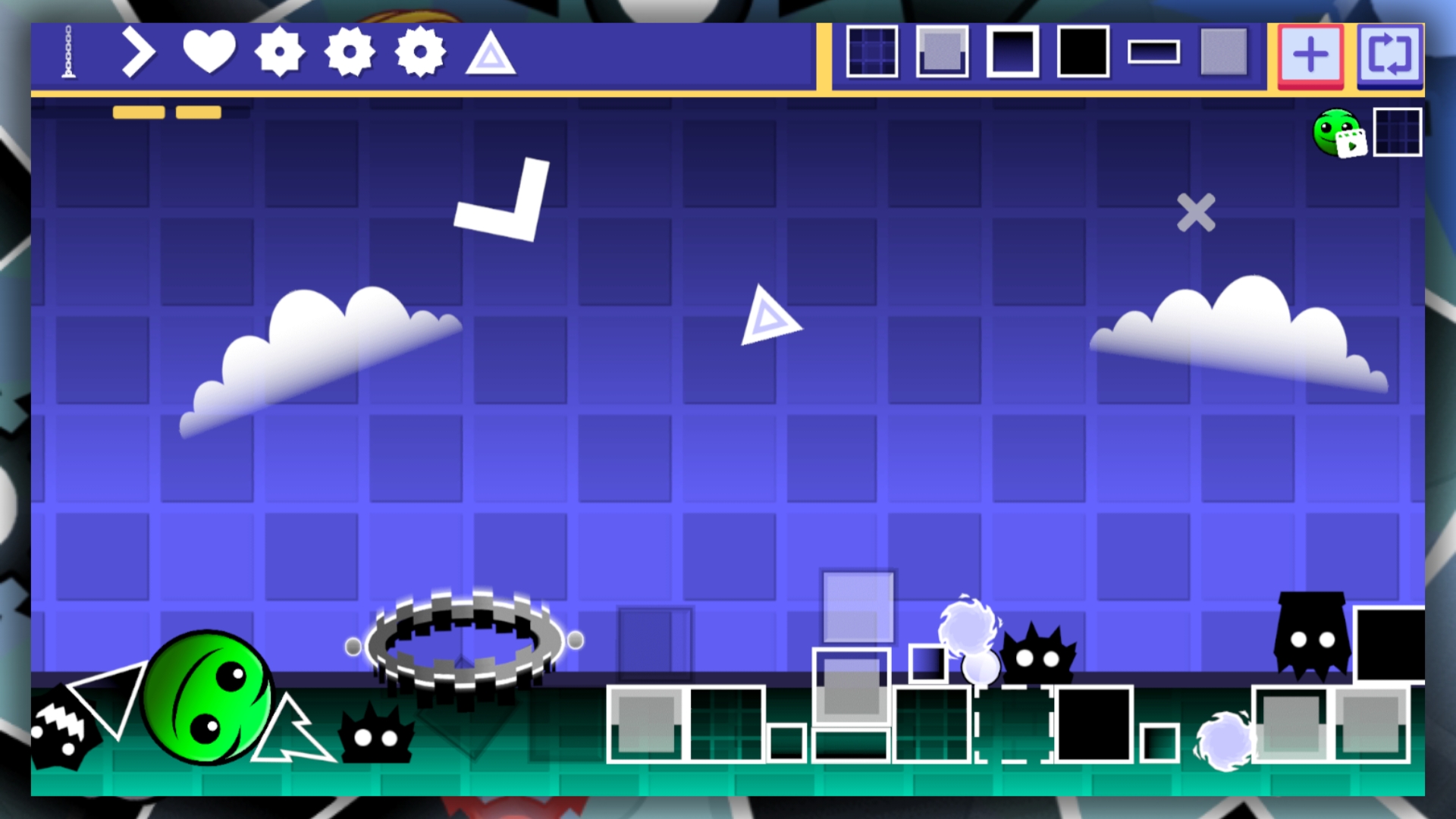Toggle the plus button with red outline
The width and height of the screenshot is (1456, 819).
pyautogui.click(x=1310, y=53)
